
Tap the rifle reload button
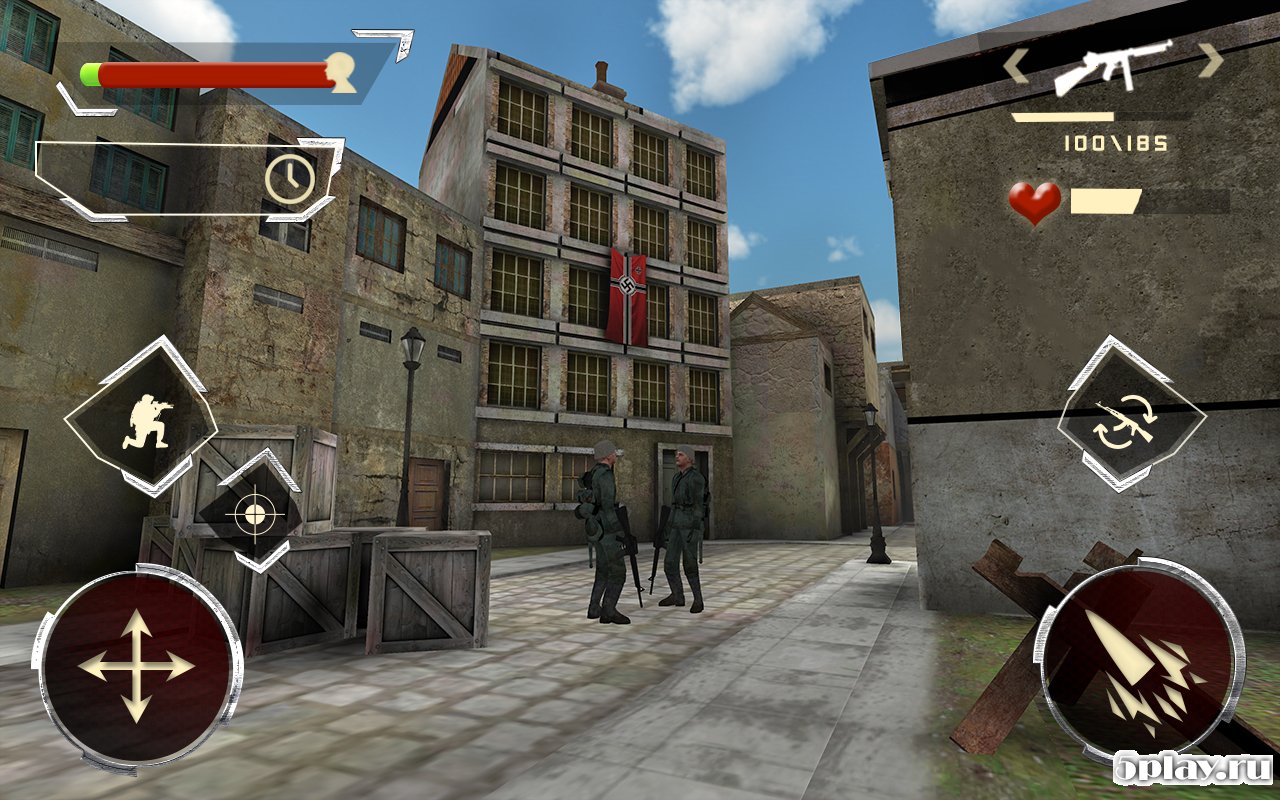tap(1131, 417)
